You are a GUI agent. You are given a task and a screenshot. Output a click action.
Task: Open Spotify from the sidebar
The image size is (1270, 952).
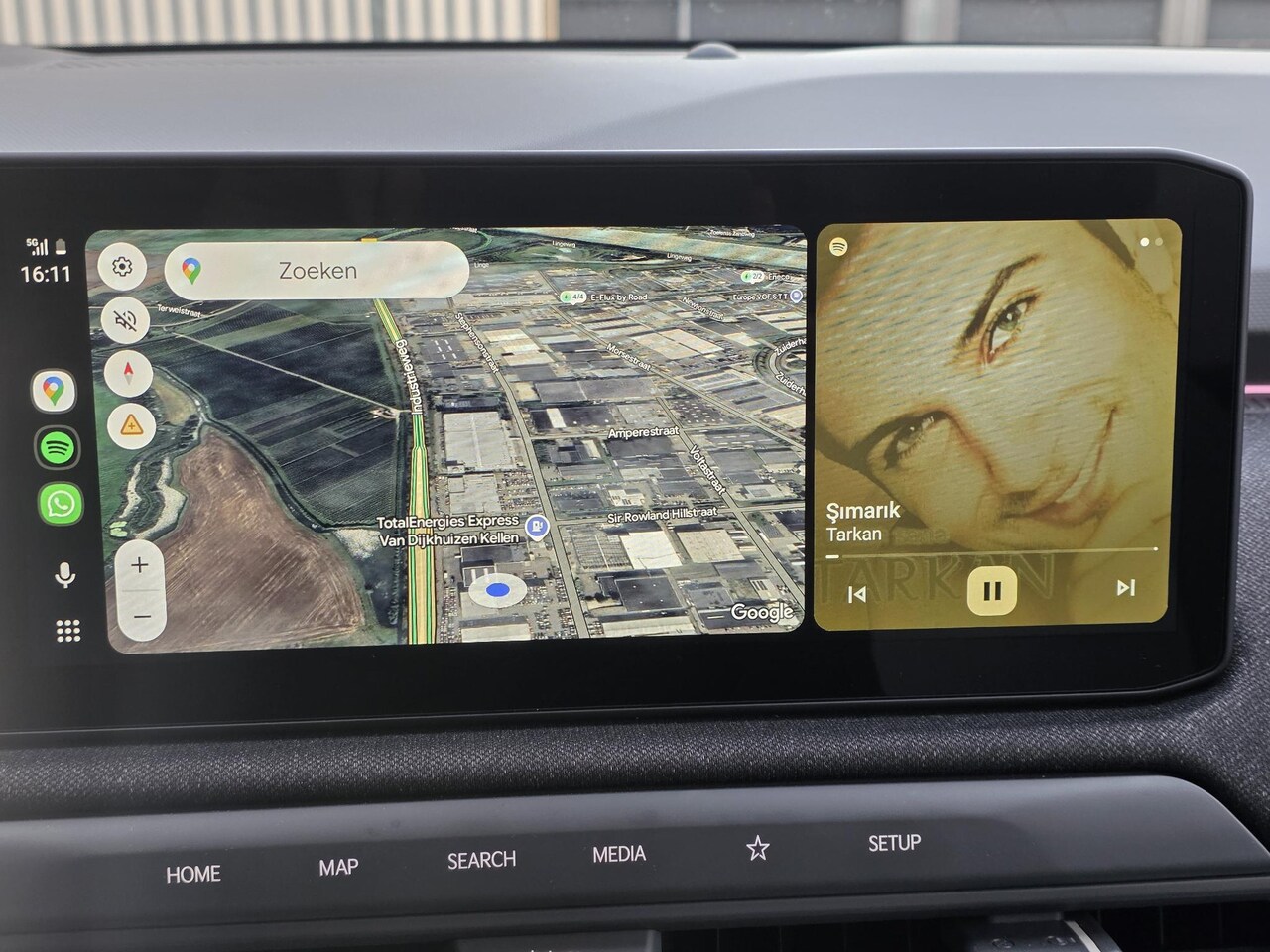pos(58,447)
